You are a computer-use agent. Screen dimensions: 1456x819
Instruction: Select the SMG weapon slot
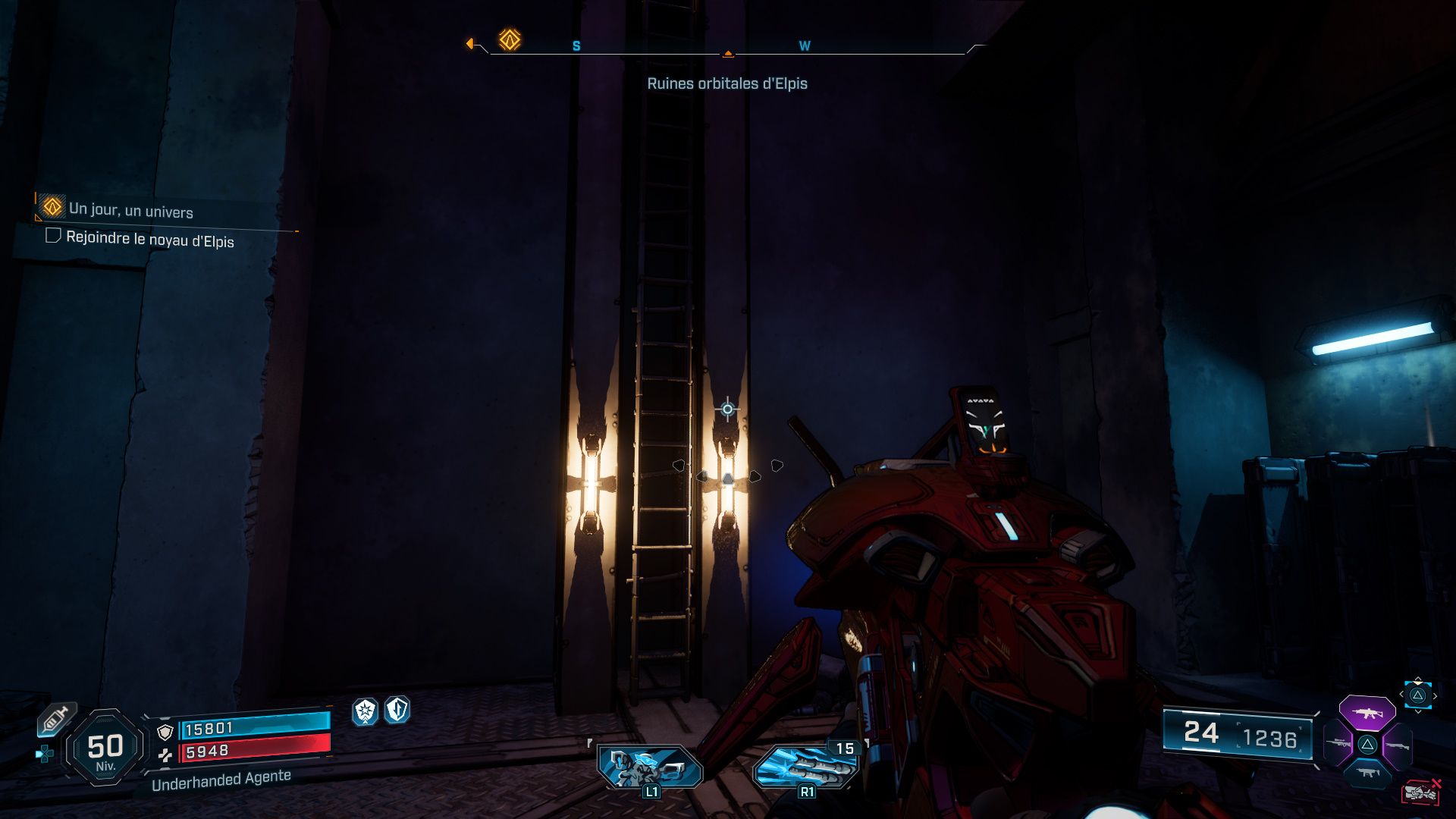[x=1367, y=772]
